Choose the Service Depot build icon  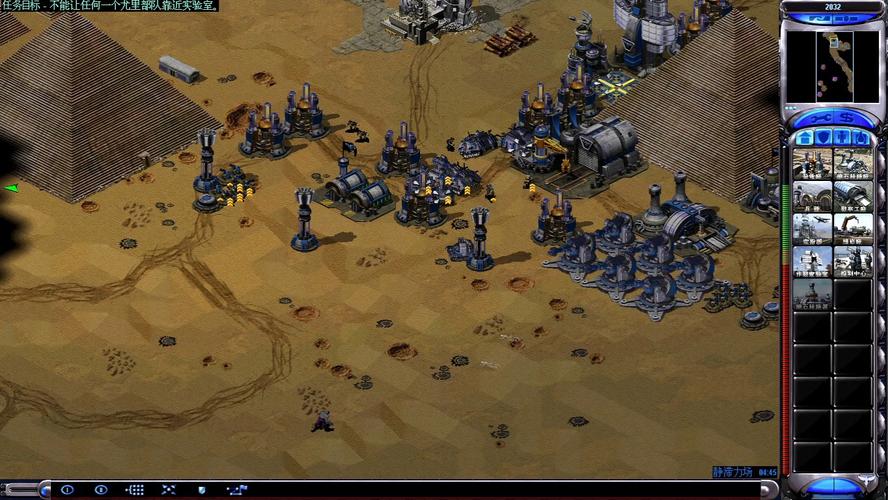[x=852, y=229]
